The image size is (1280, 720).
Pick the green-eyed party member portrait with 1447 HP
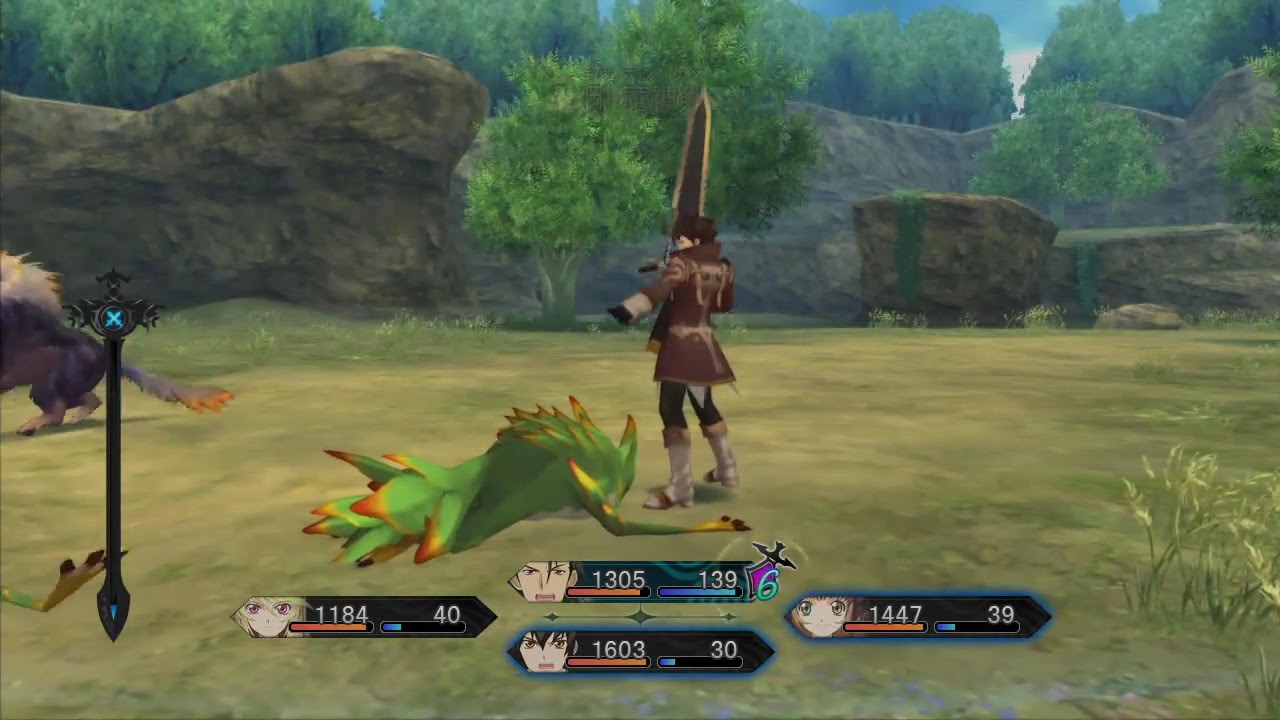pos(820,617)
